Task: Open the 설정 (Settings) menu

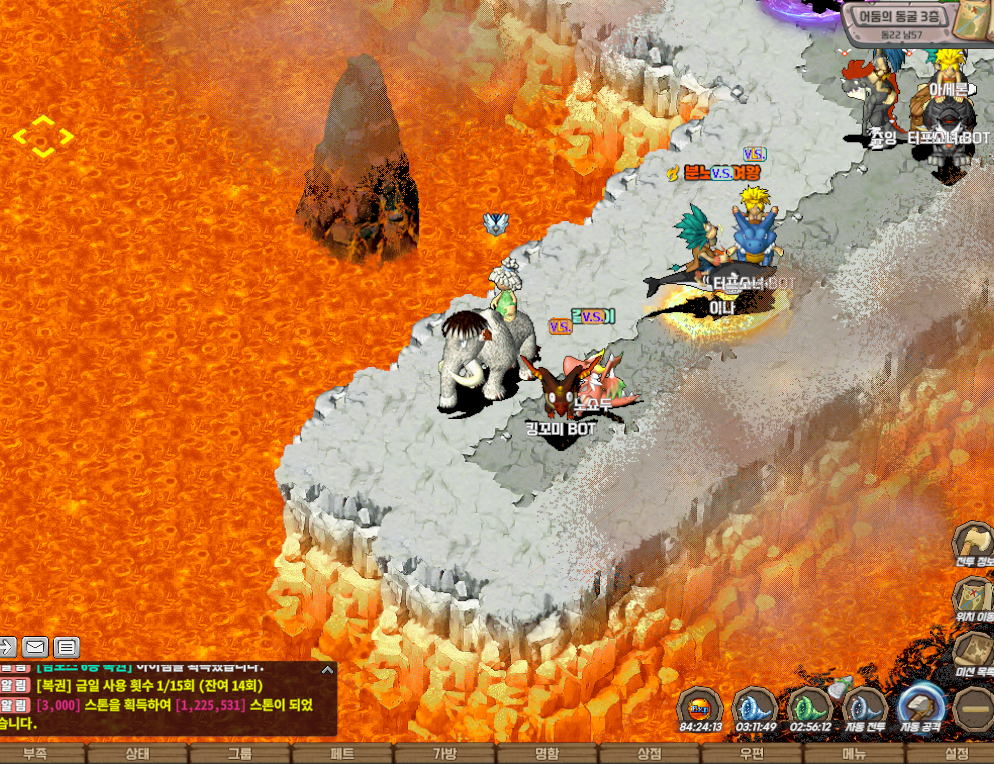Action: pos(957,754)
